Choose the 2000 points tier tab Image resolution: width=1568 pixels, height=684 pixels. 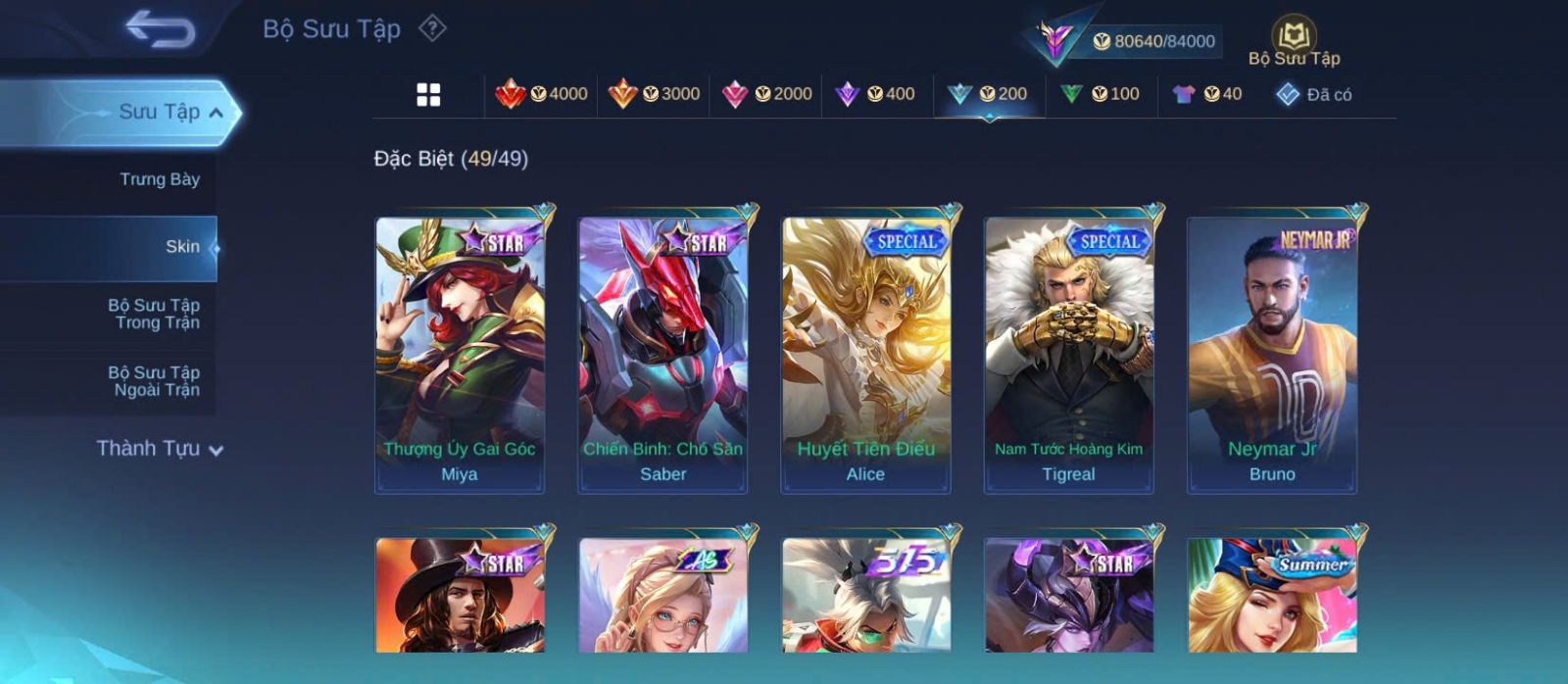pos(766,94)
